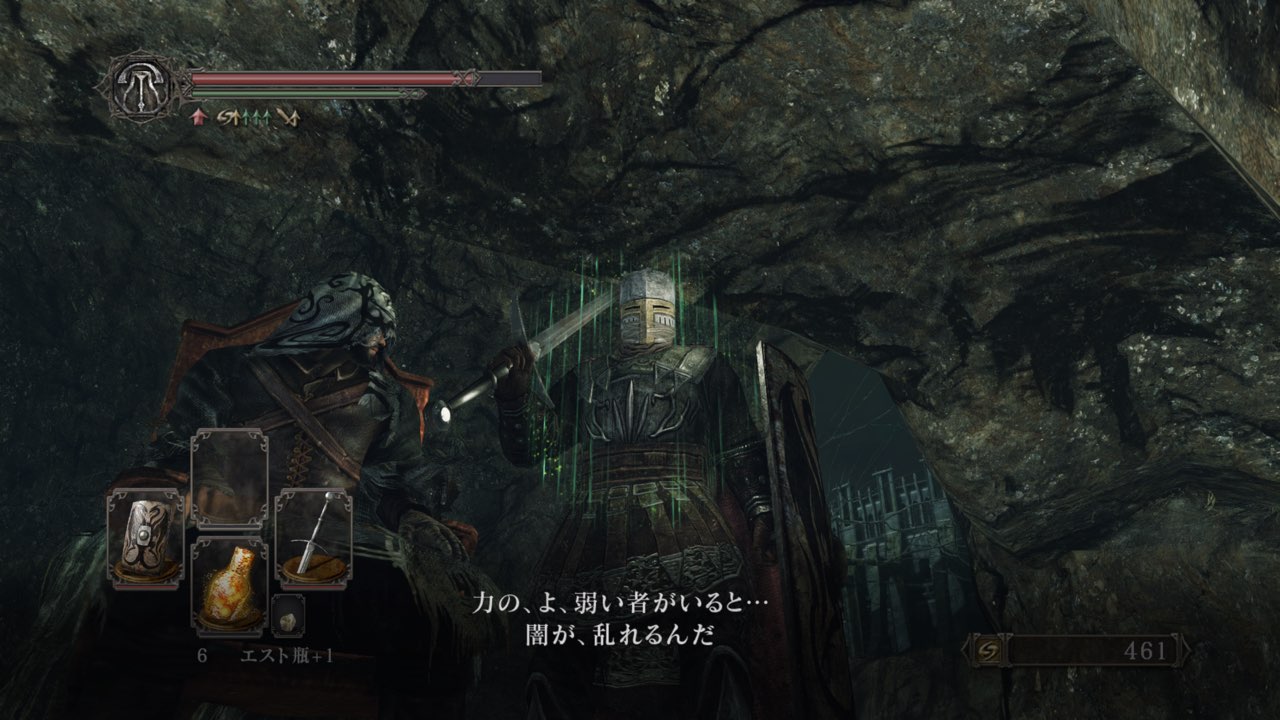This screenshot has height=720, width=1280.
Task: Select the Estus Flask item slot
Action: point(229,587)
